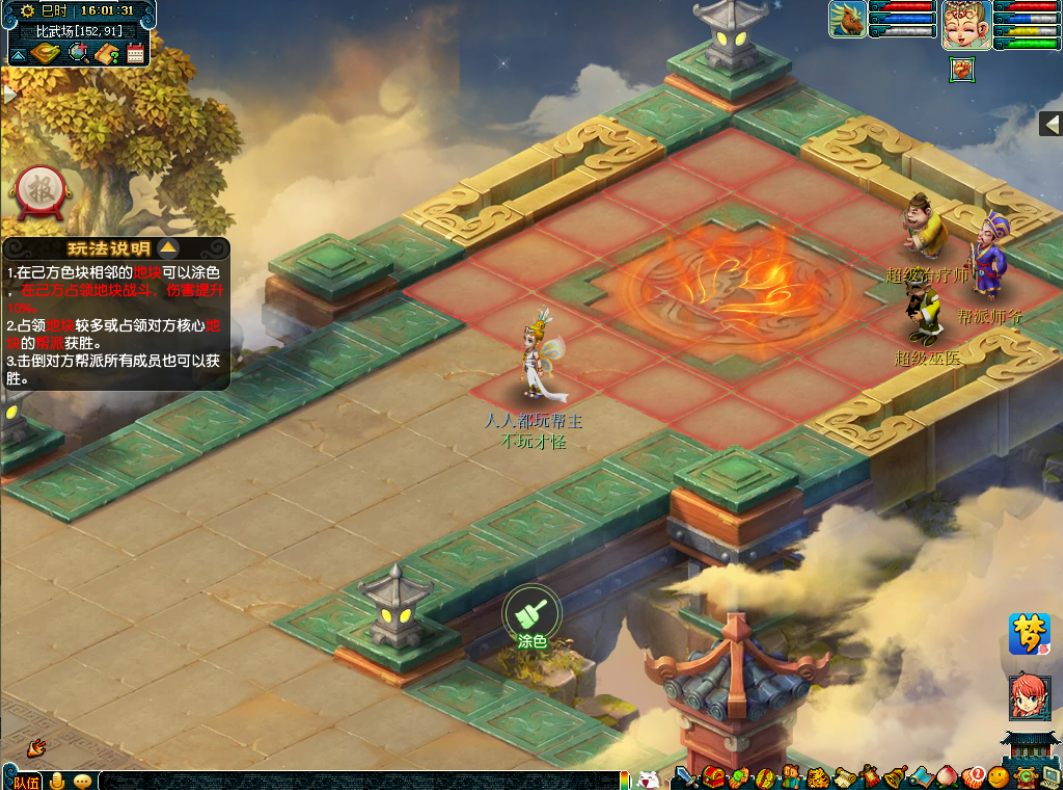Click the fist buff status icon

tap(961, 70)
